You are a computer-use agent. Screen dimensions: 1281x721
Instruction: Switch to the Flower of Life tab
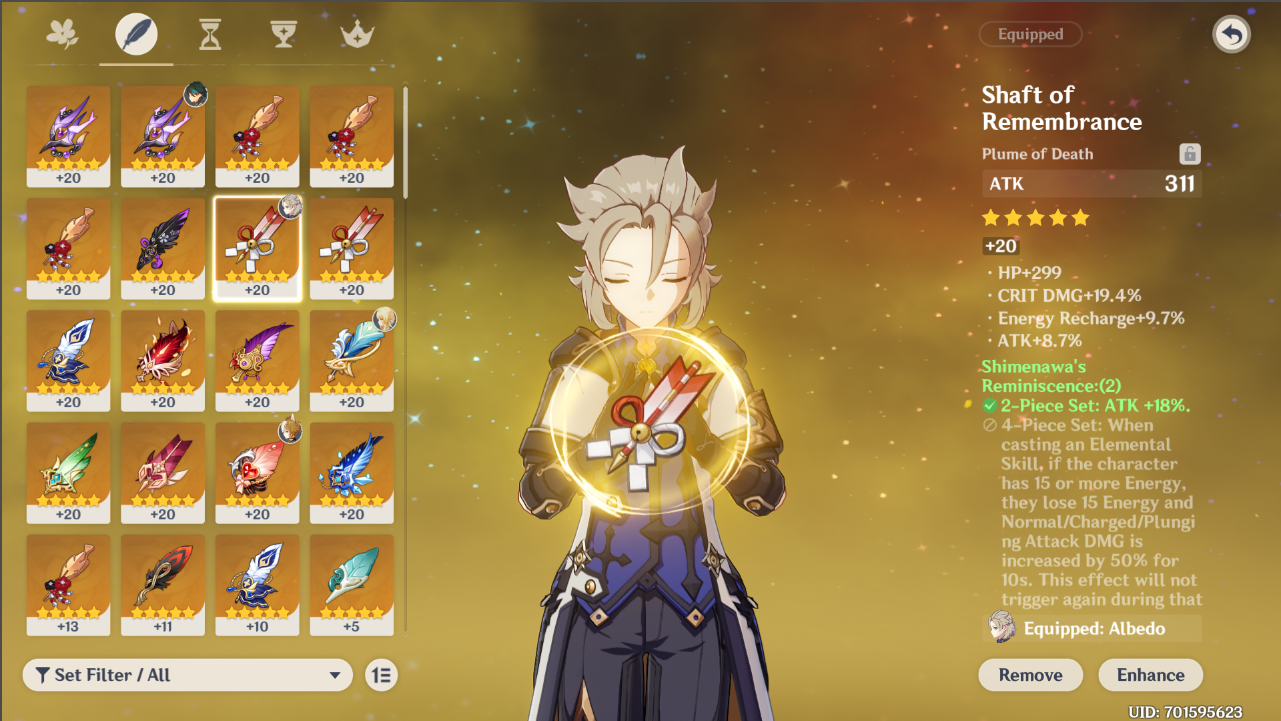point(65,33)
